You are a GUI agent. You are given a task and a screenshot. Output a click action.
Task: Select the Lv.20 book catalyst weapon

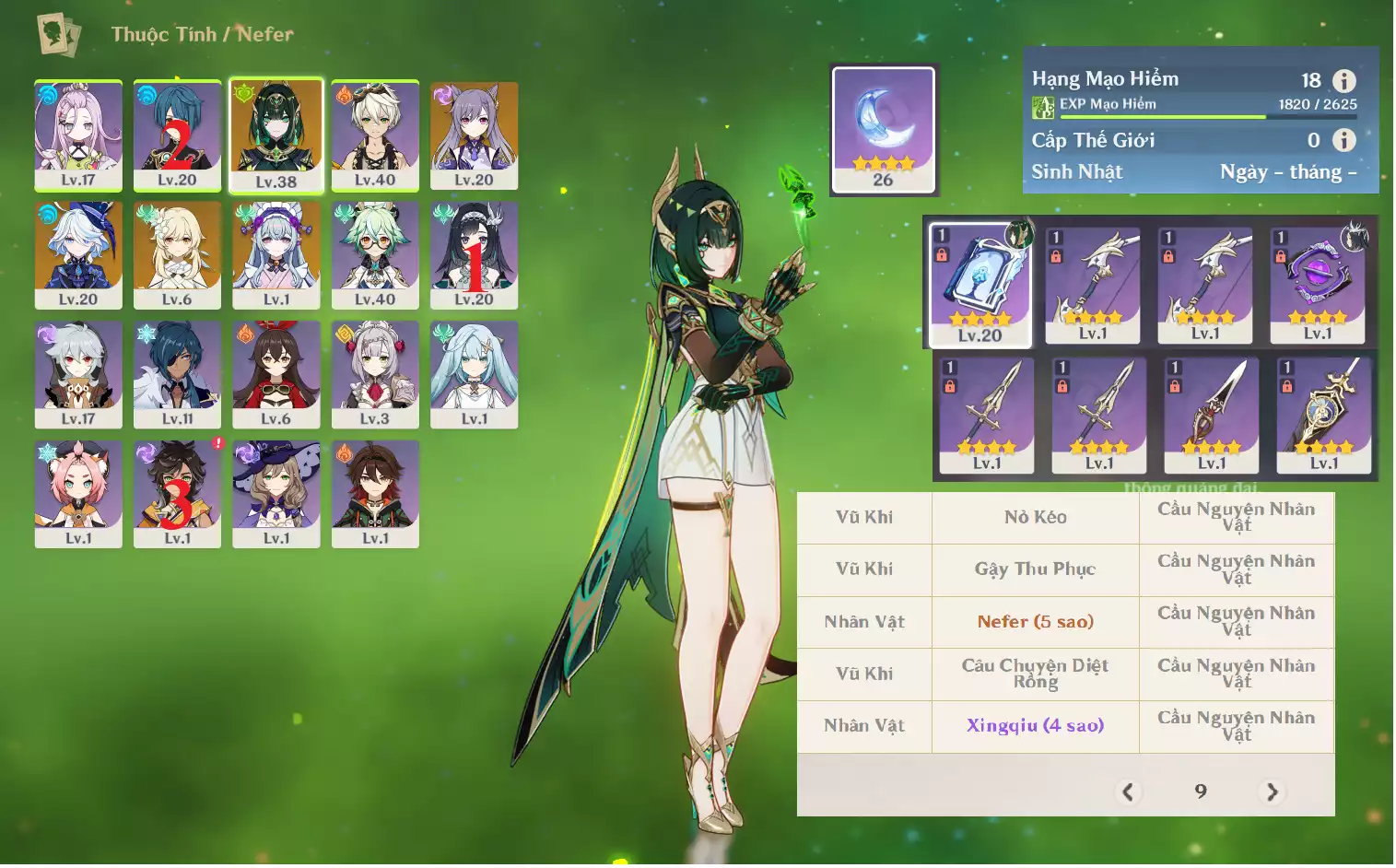click(980, 285)
